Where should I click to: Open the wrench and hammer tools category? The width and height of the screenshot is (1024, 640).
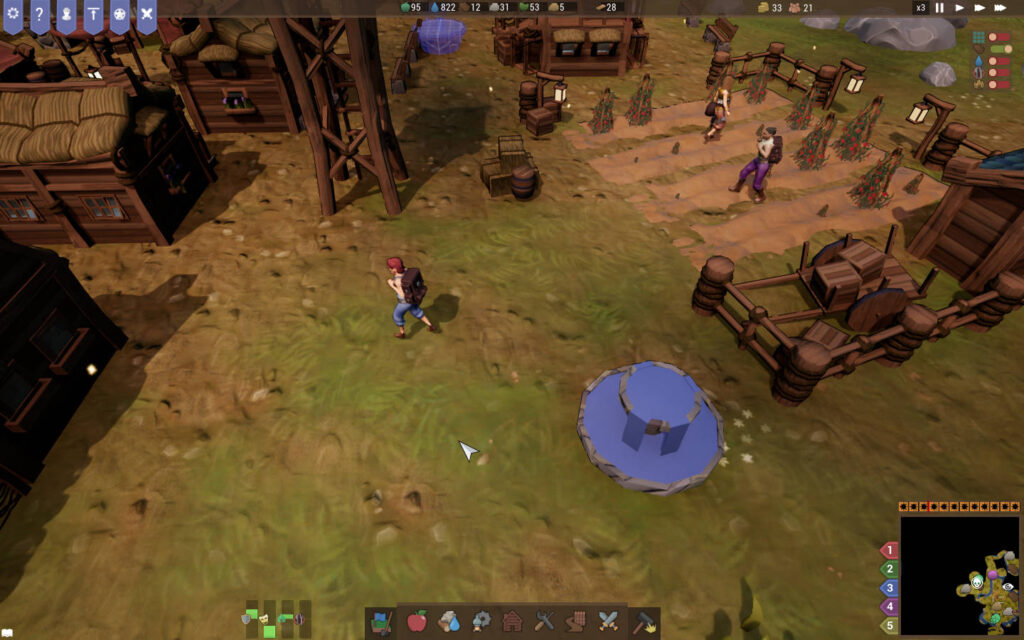[544, 622]
